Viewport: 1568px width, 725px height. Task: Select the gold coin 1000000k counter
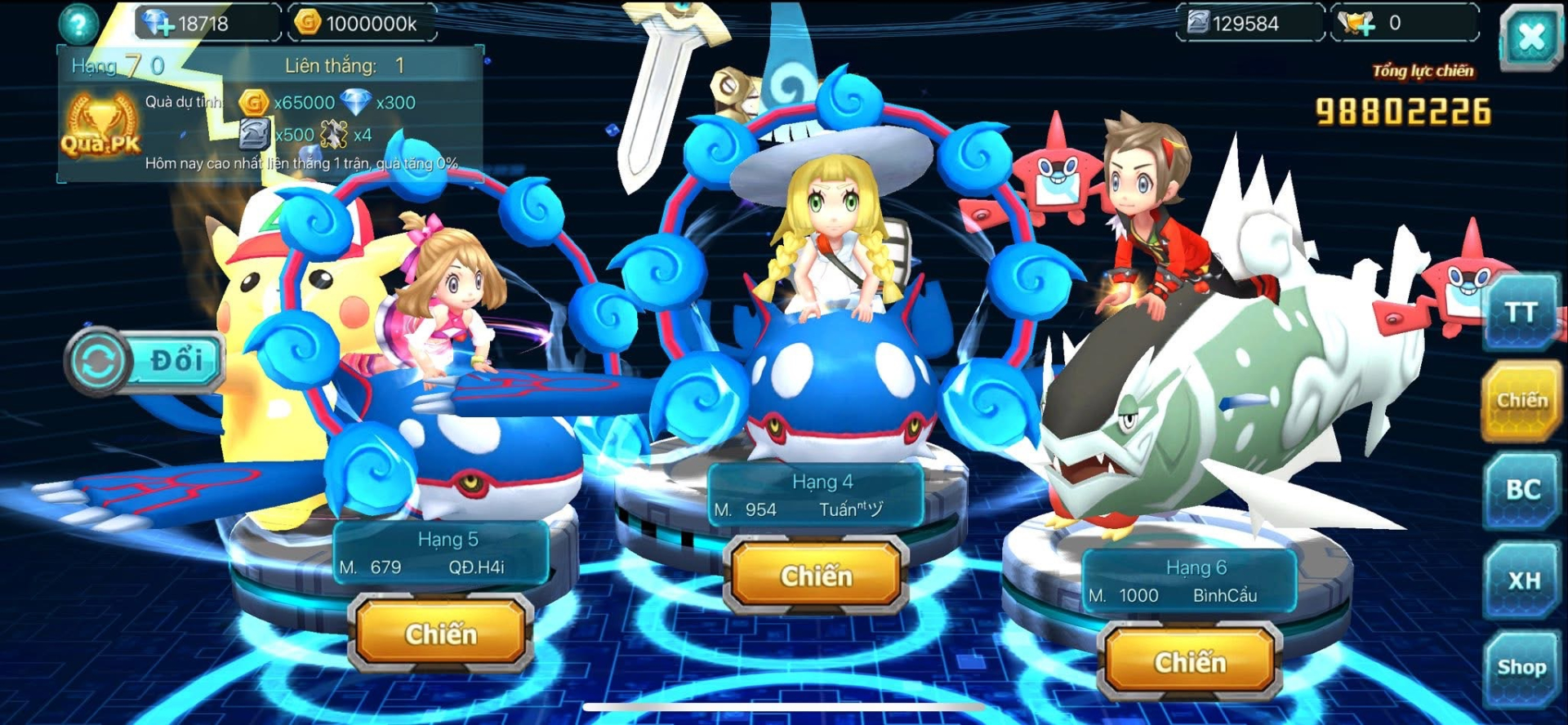[x=359, y=24]
